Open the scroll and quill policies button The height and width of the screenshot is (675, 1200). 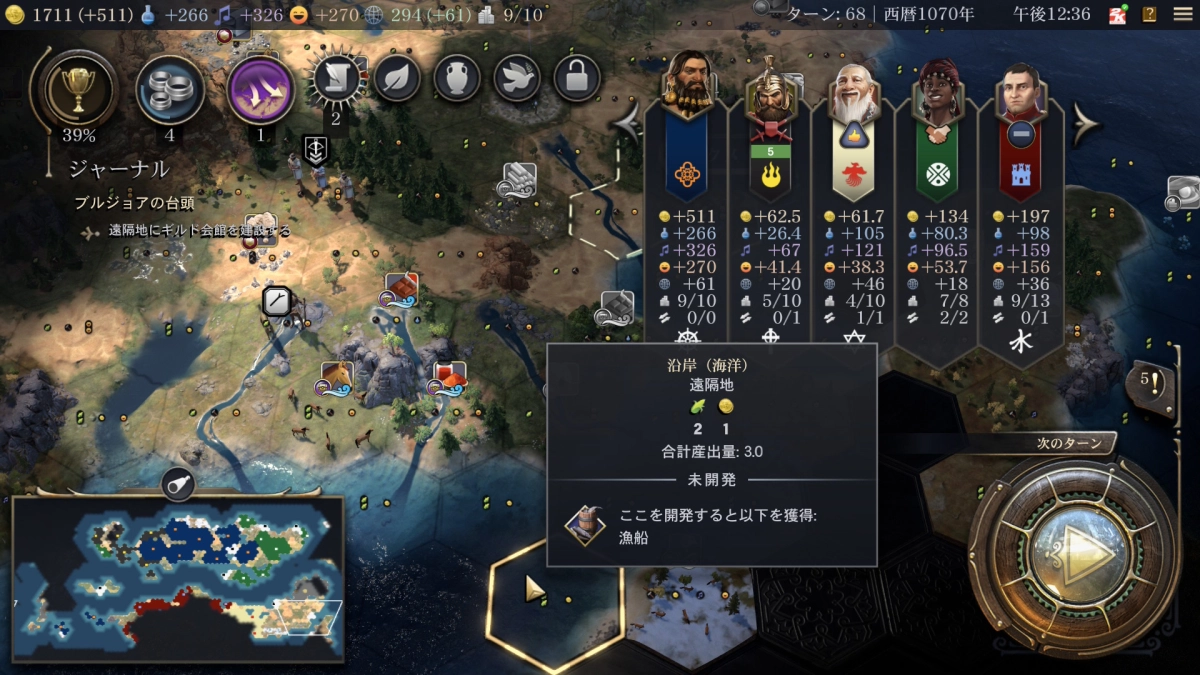pos(336,80)
